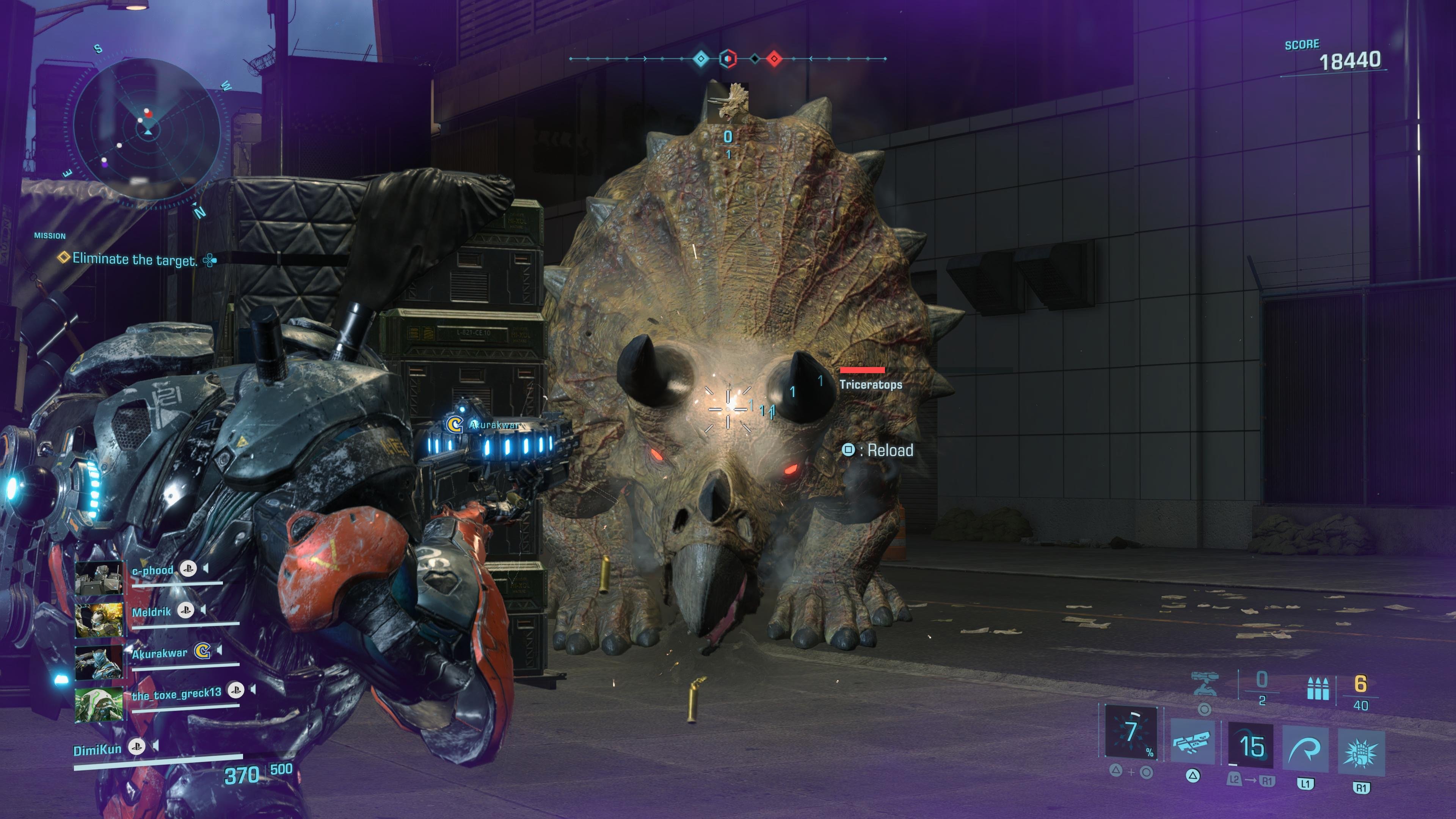Select the_toxe_greck13's squad portrait
This screenshot has width=1456, height=819.
(x=99, y=704)
